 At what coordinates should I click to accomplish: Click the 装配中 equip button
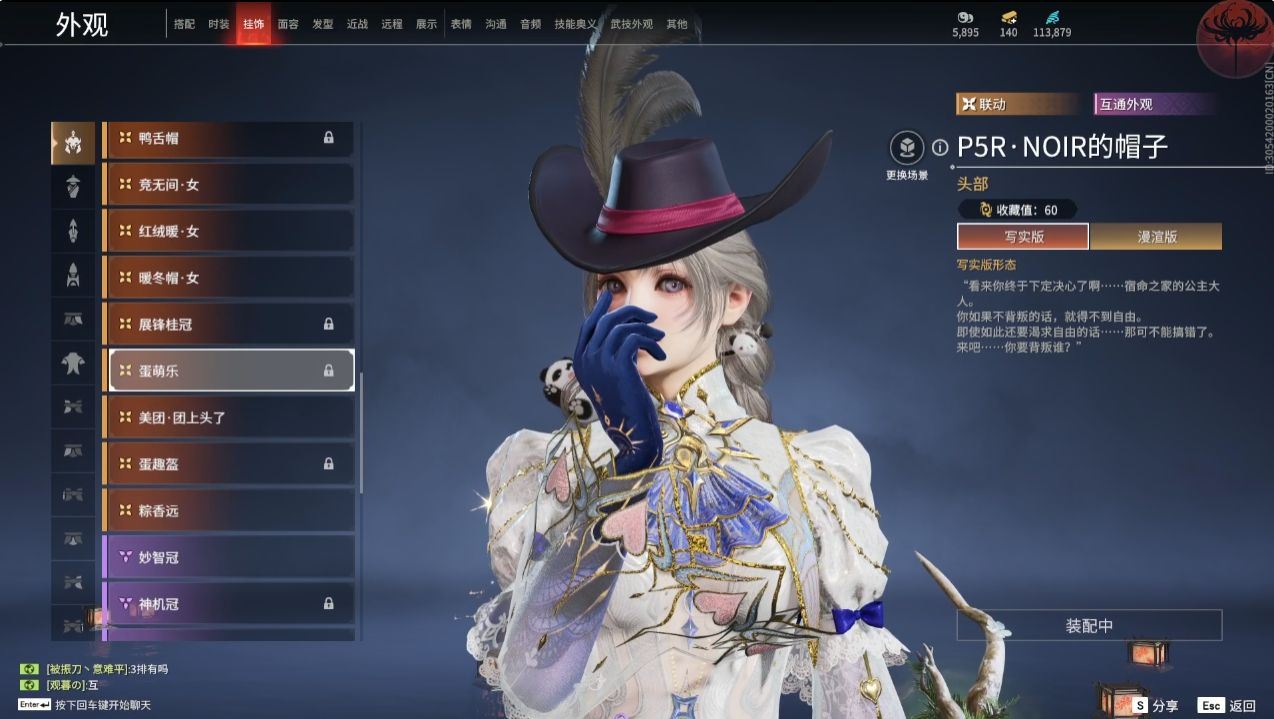[x=1089, y=626]
